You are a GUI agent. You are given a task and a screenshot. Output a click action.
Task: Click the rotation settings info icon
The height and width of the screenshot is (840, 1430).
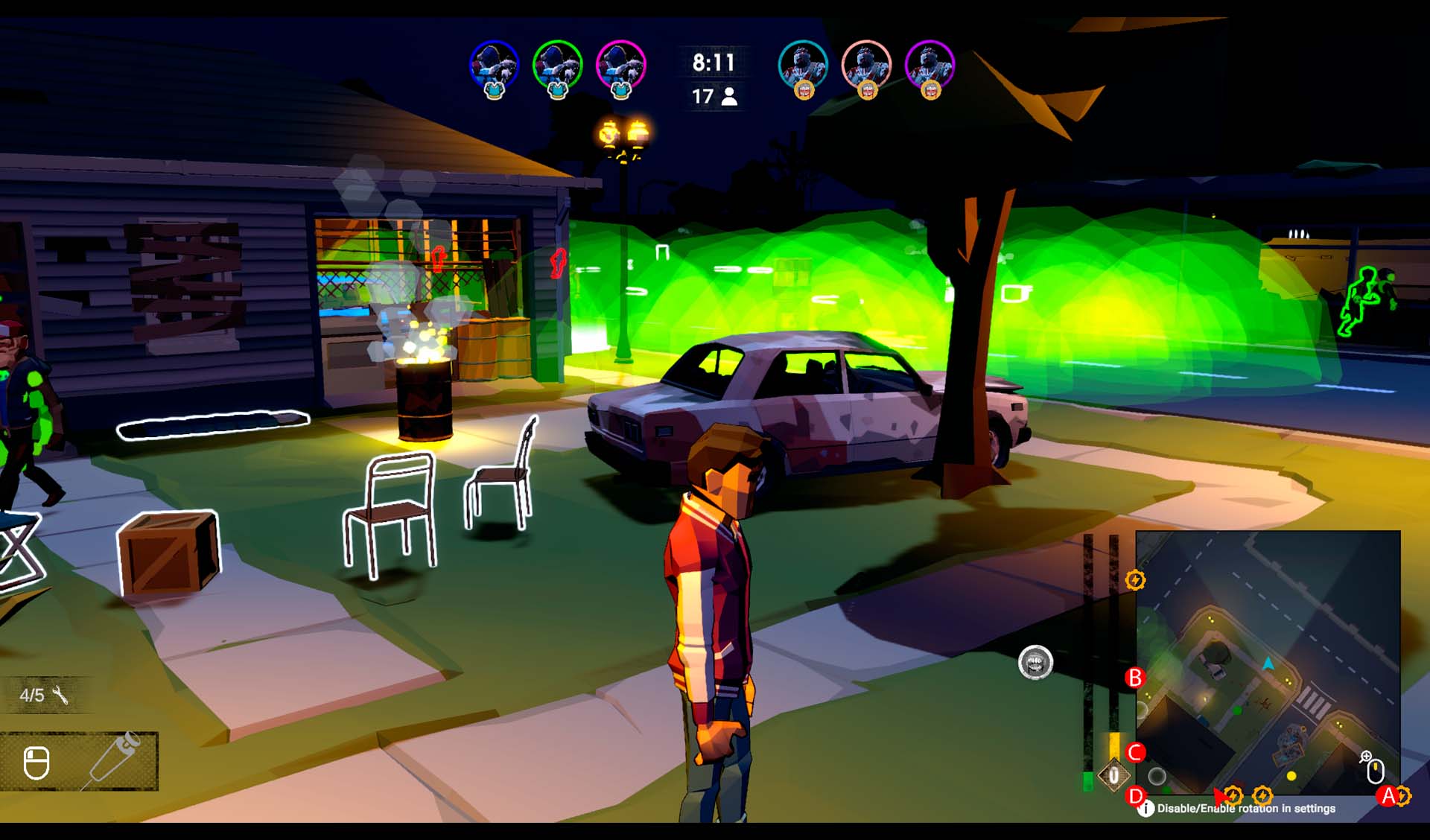point(1146,808)
